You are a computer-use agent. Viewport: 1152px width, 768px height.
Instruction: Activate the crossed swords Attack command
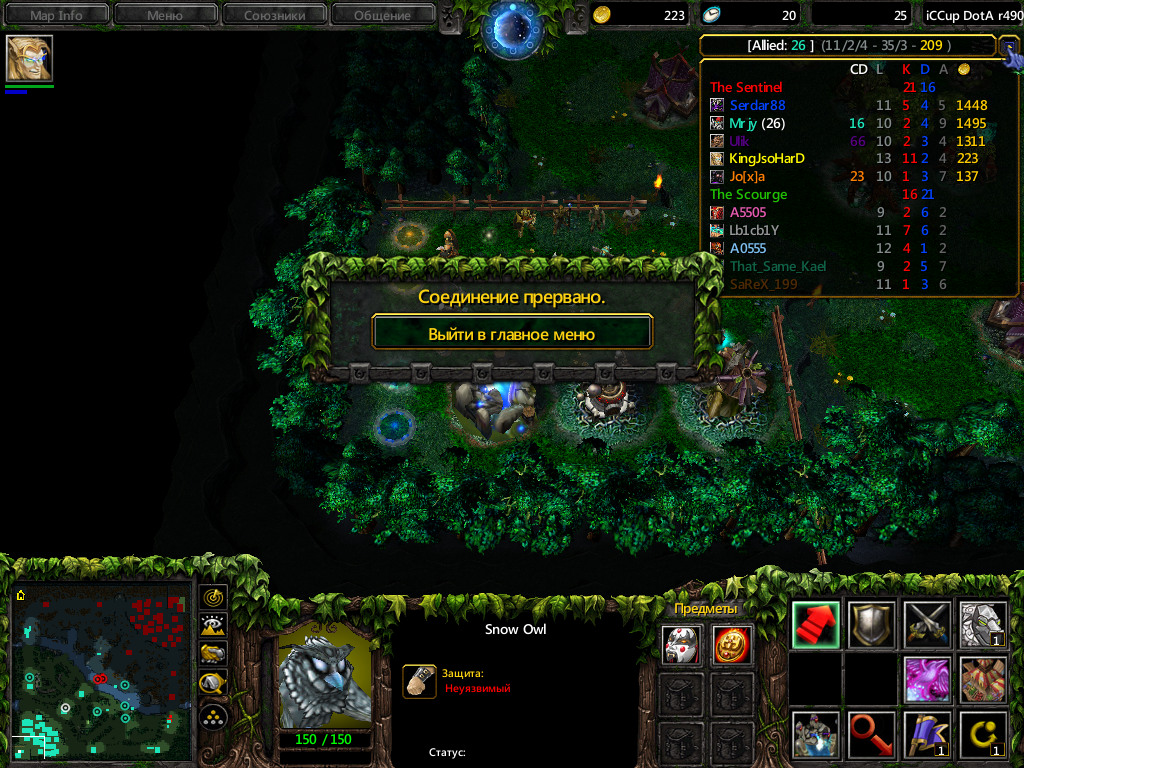coord(927,625)
